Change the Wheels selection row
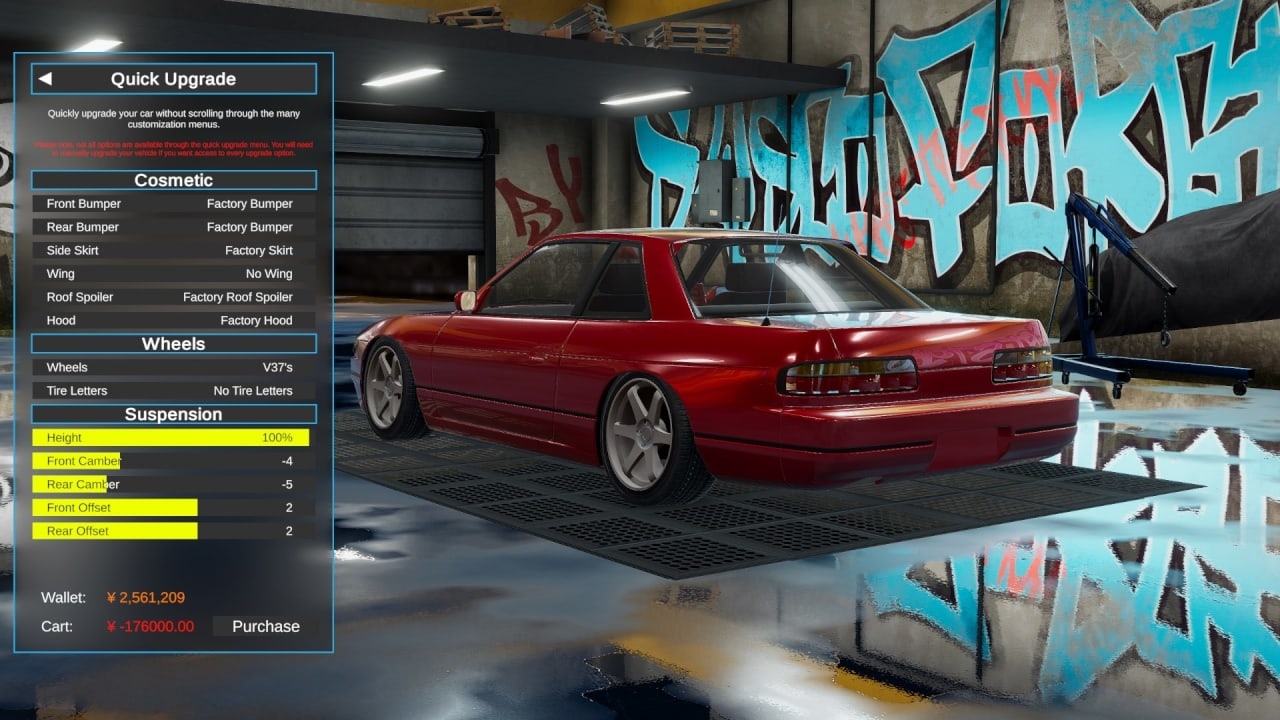 tap(173, 367)
